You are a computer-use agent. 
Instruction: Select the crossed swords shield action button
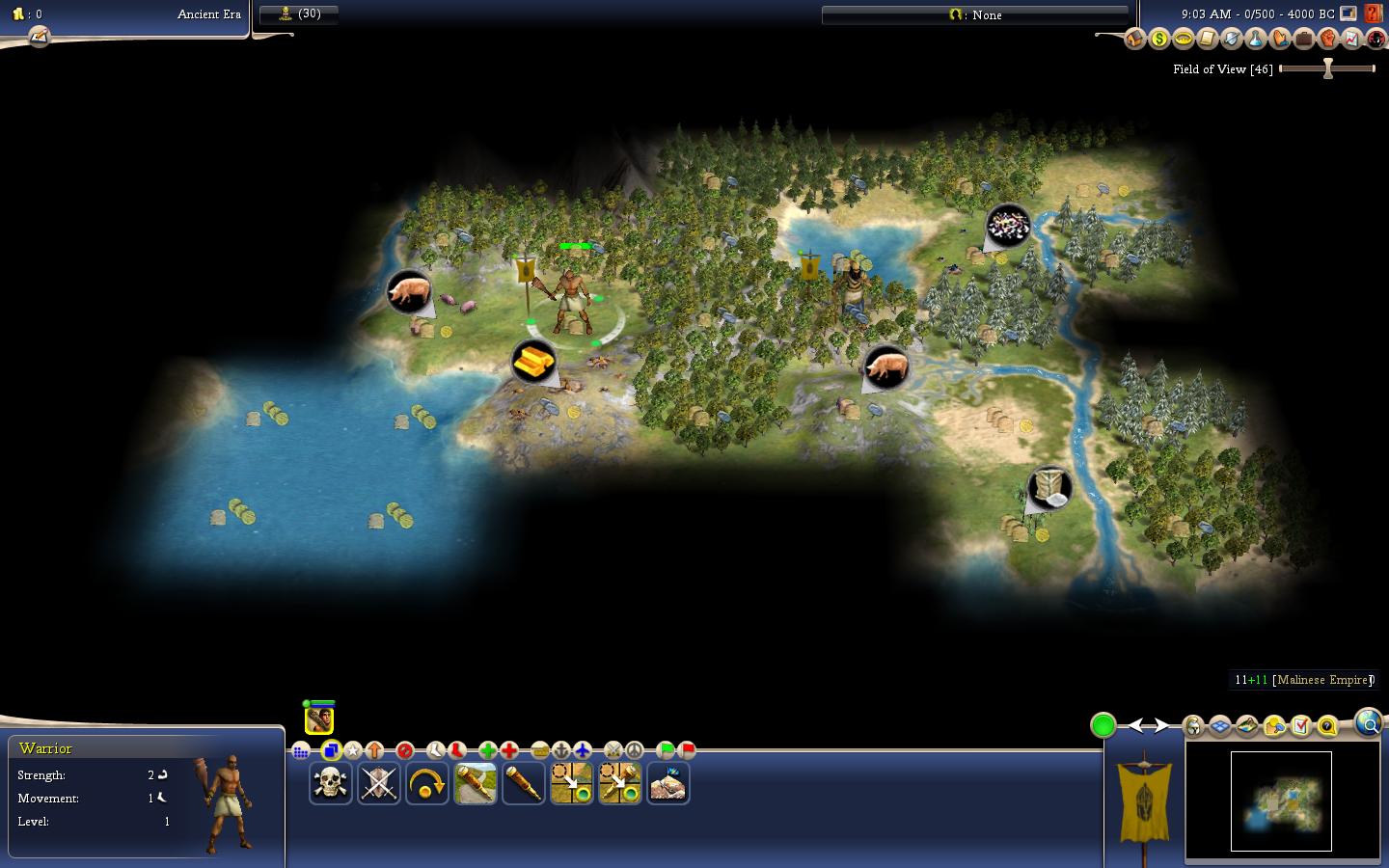pos(378,783)
